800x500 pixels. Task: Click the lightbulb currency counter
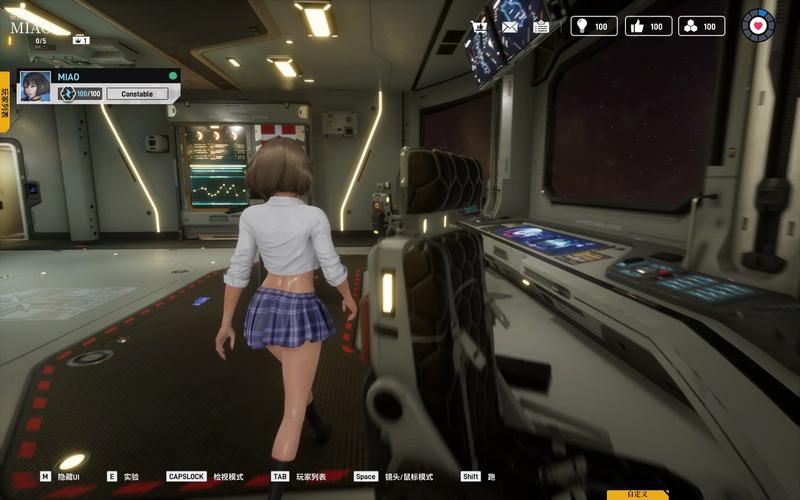click(x=594, y=26)
